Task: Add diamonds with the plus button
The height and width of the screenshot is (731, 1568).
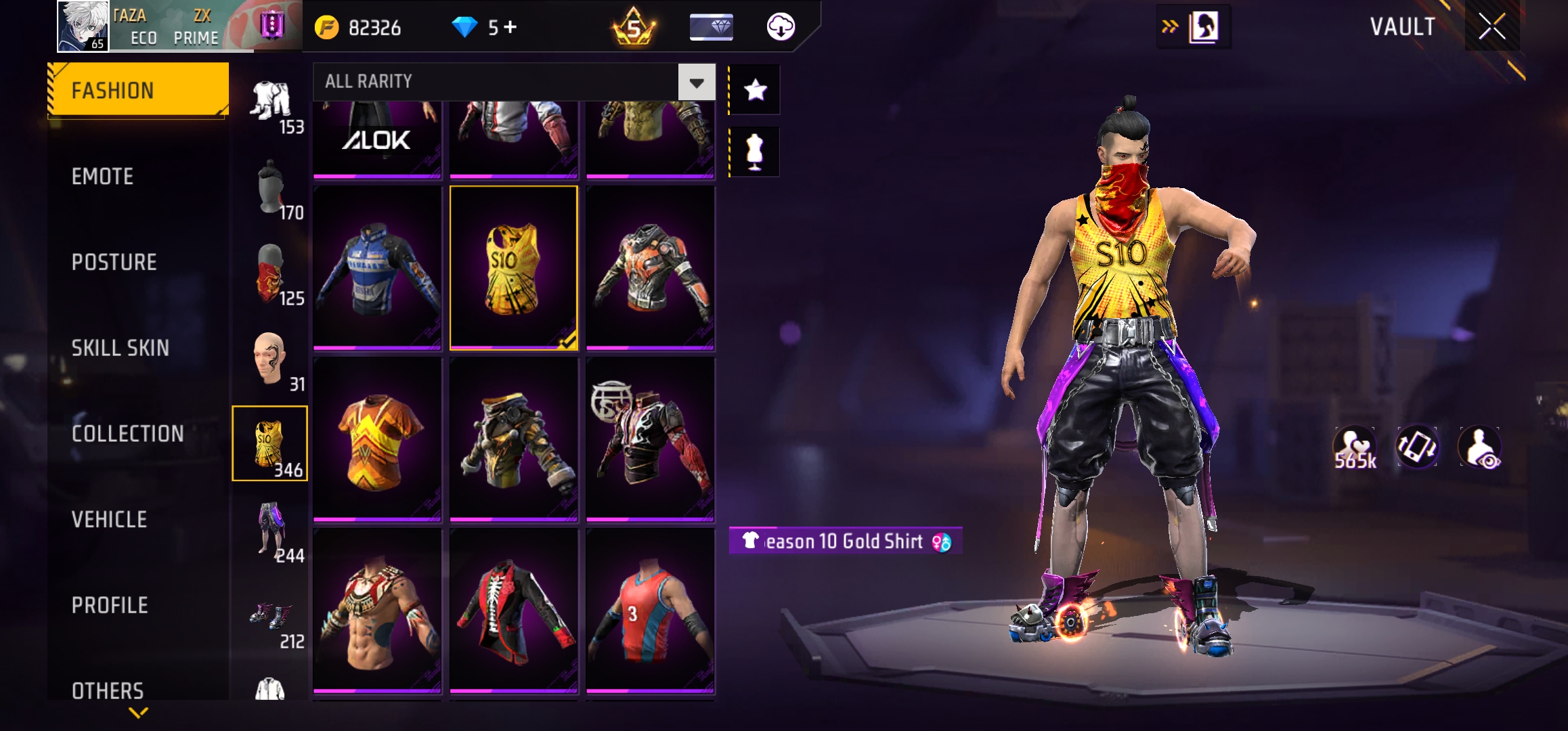Action: (x=510, y=27)
